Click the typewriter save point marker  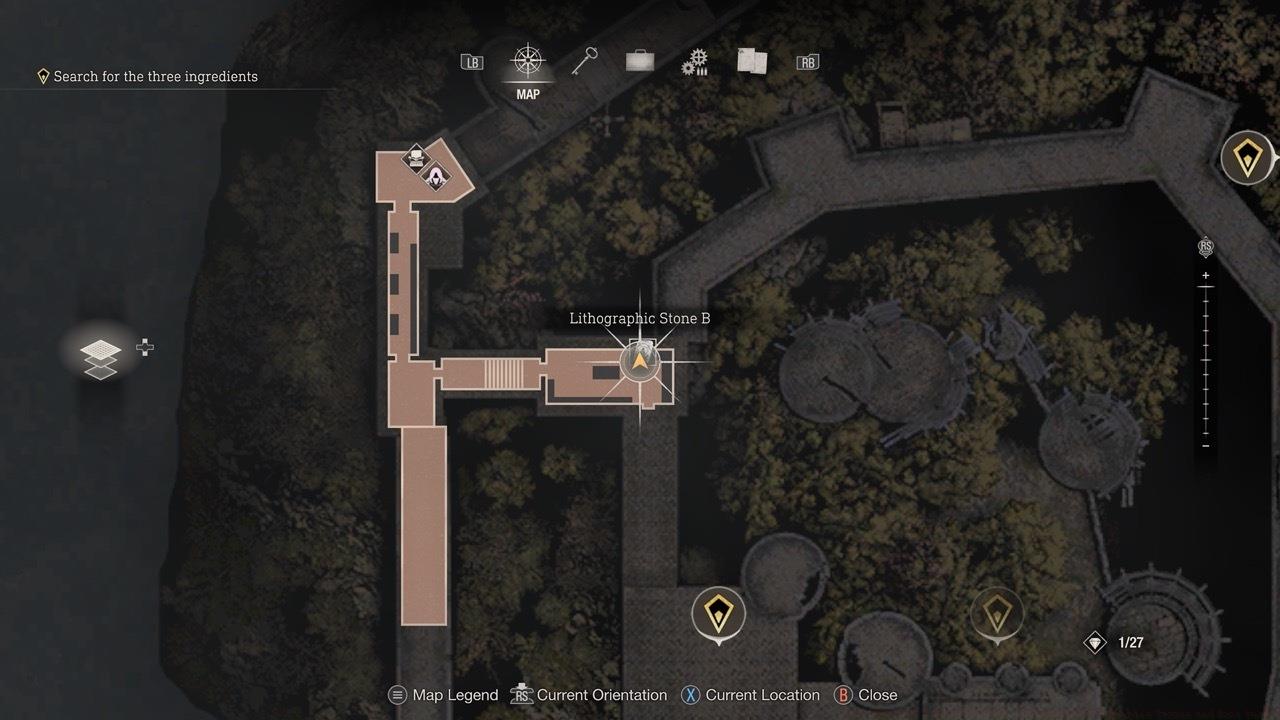click(x=415, y=157)
